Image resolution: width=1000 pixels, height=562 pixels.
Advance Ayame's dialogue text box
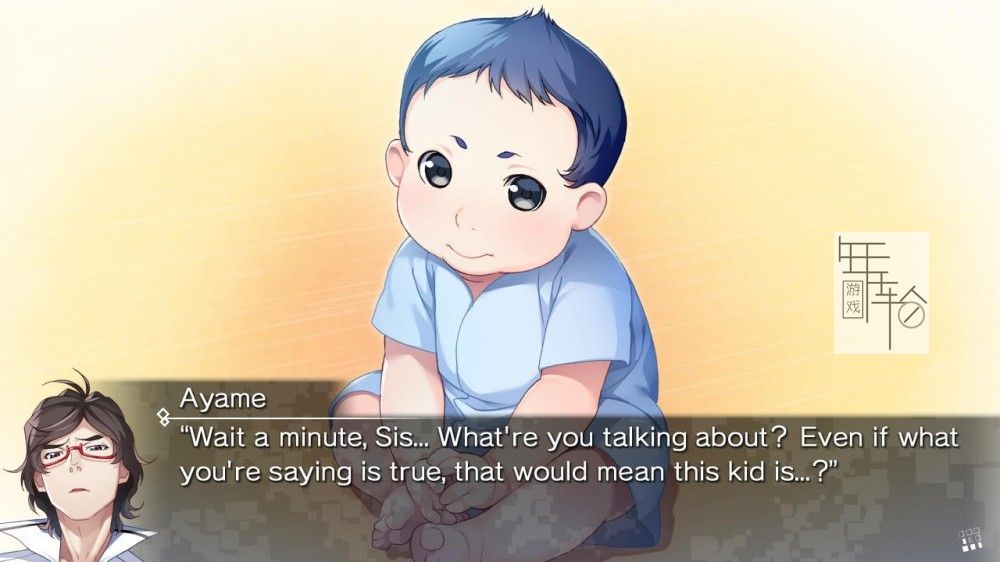(x=568, y=453)
